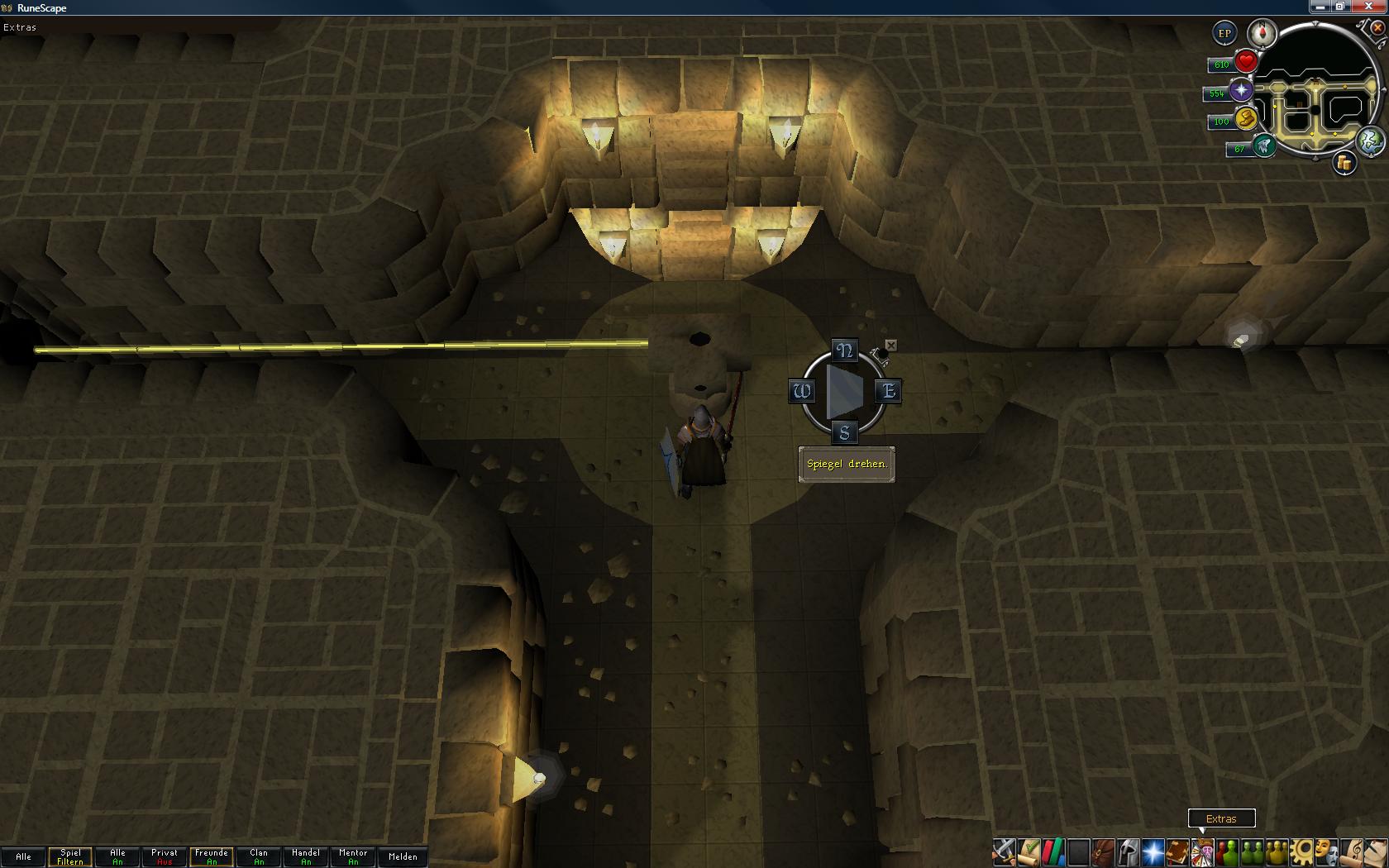Open the Extras tab with the wizard icon
This screenshot has width=1389, height=868.
pyautogui.click(x=1203, y=851)
